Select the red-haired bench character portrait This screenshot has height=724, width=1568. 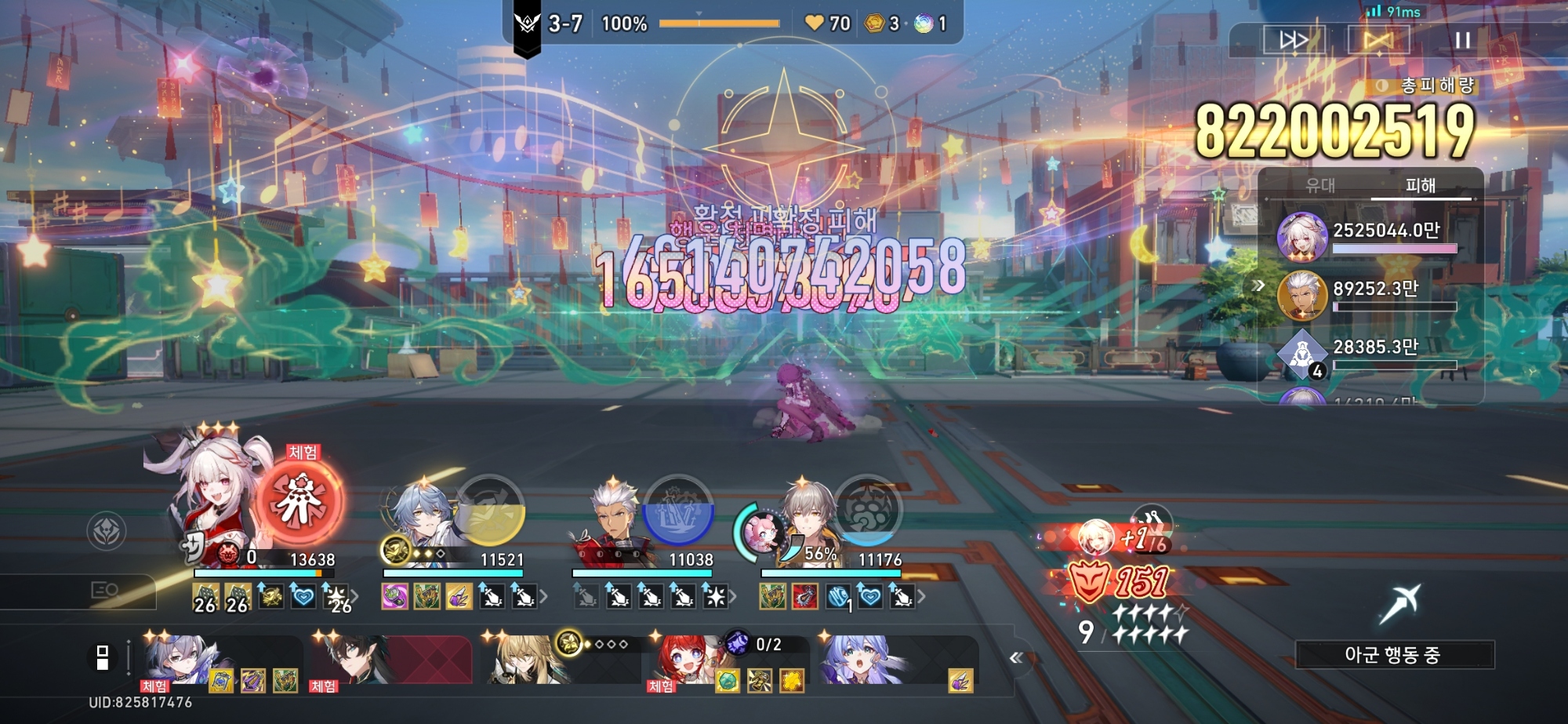coord(684,659)
